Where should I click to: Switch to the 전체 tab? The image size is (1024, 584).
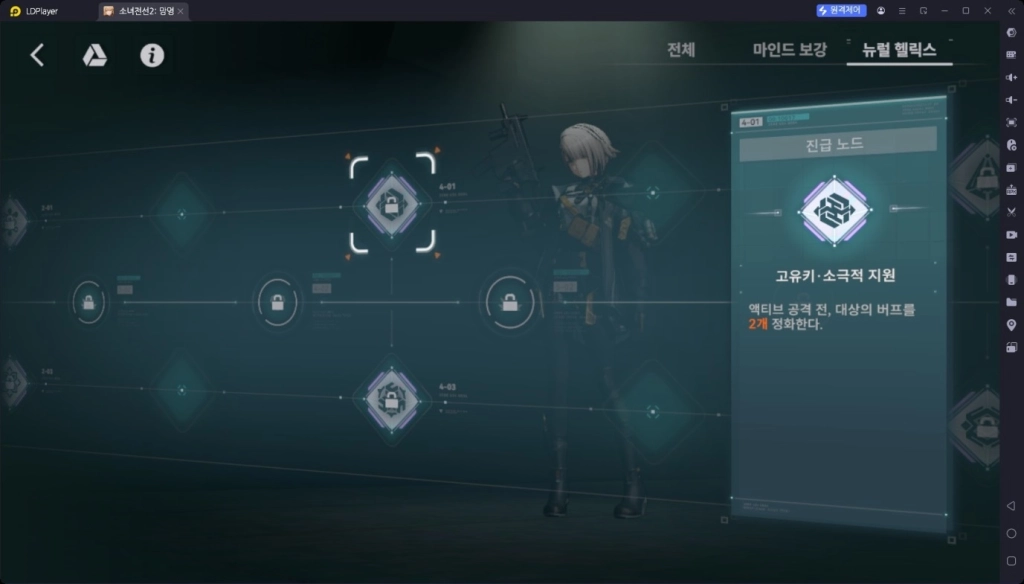tap(681, 50)
